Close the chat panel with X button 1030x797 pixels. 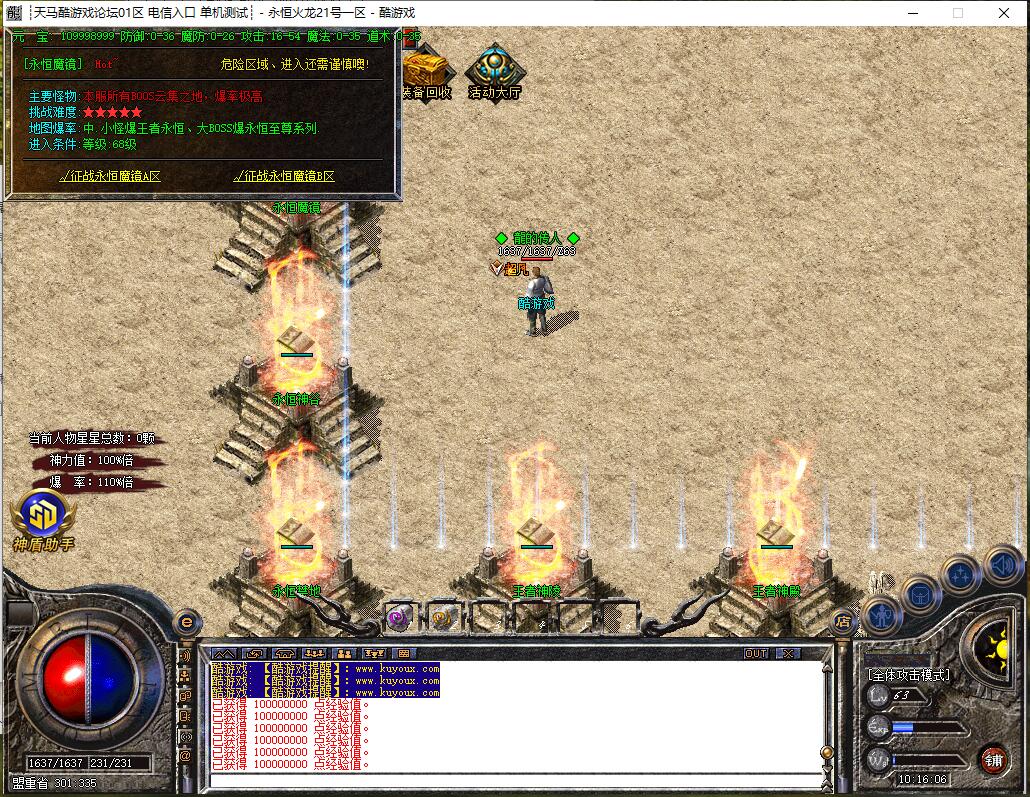pos(788,653)
